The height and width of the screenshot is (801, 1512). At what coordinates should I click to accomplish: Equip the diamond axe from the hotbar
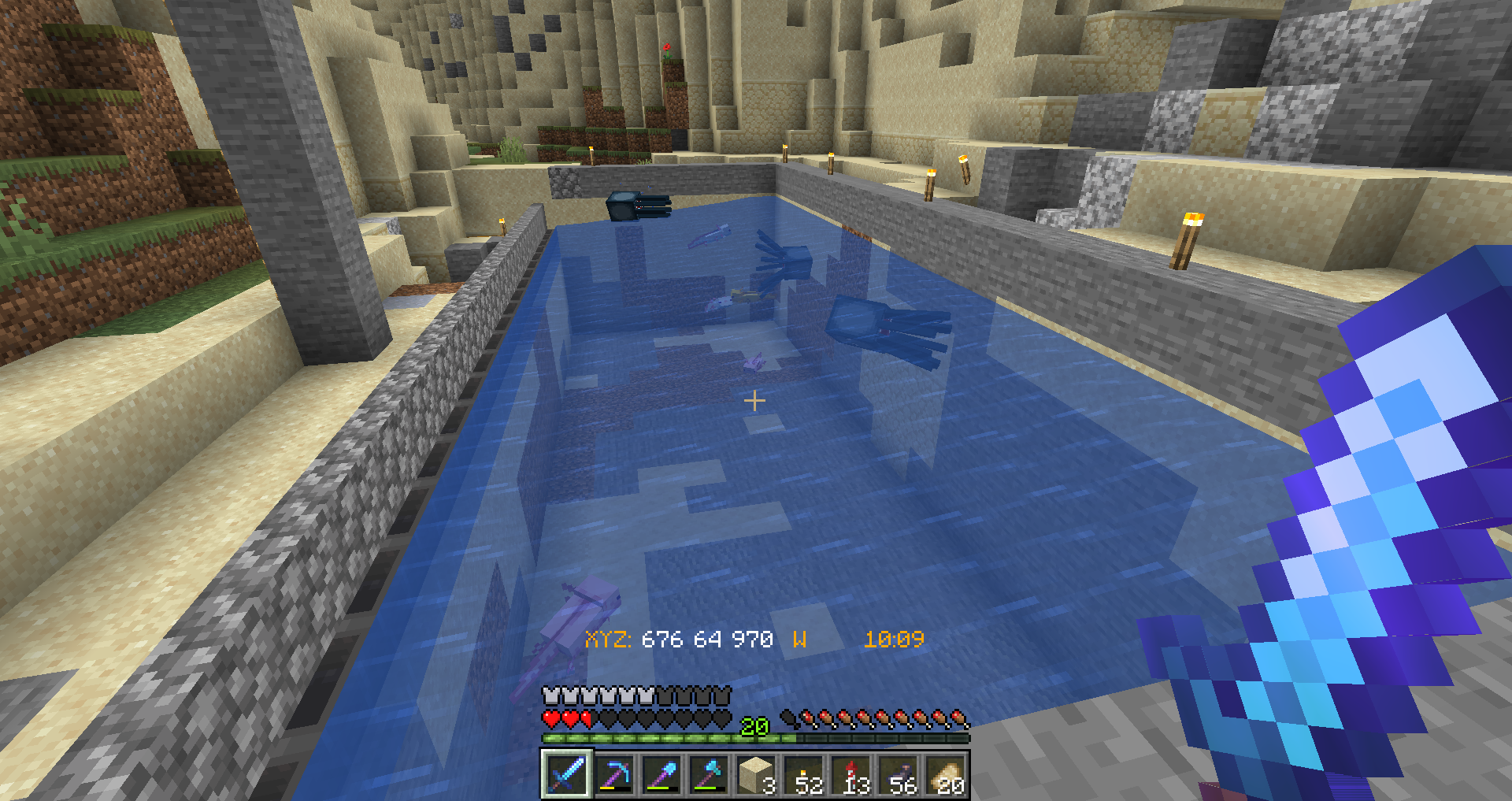tap(709, 774)
